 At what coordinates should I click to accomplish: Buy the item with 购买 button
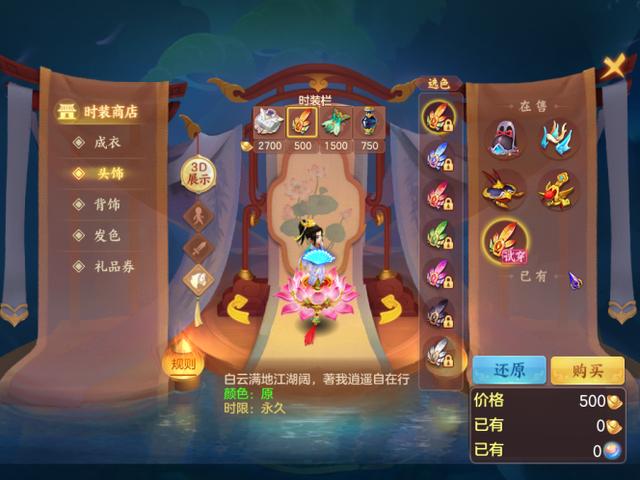(587, 370)
